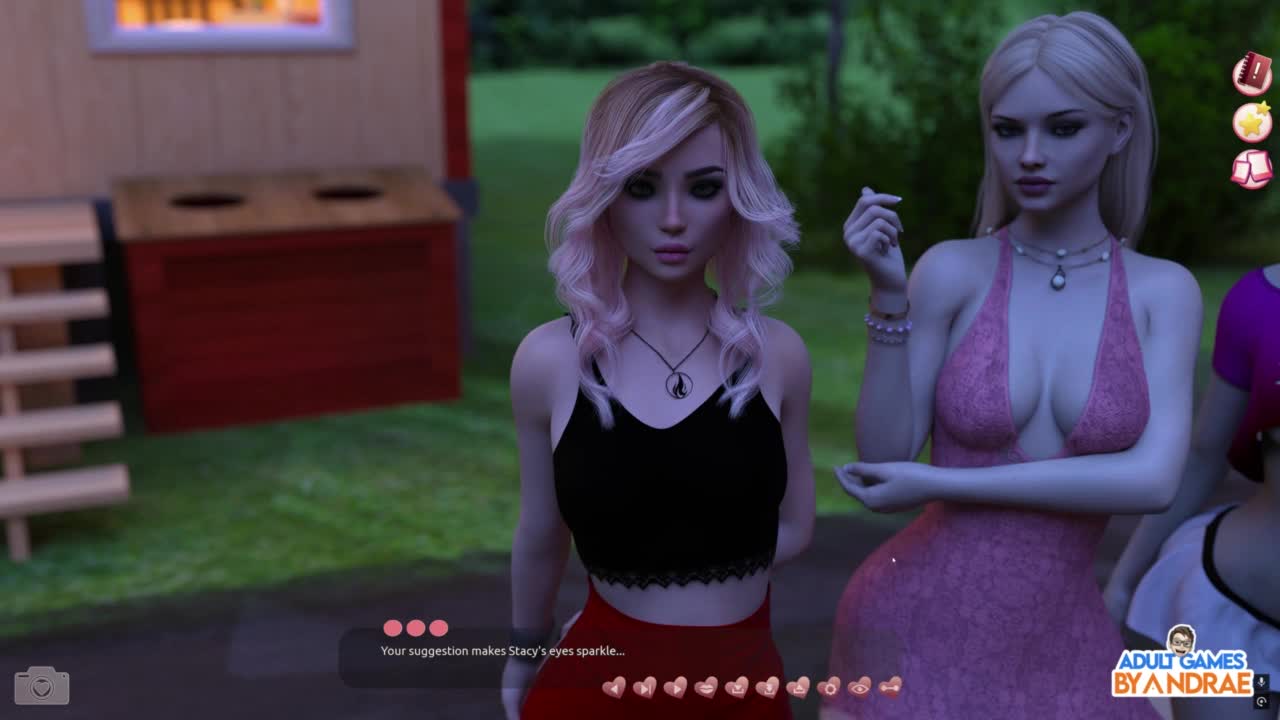The image size is (1280, 720).
Task: Click the microphone overlay button
Action: pyautogui.click(x=1261, y=682)
